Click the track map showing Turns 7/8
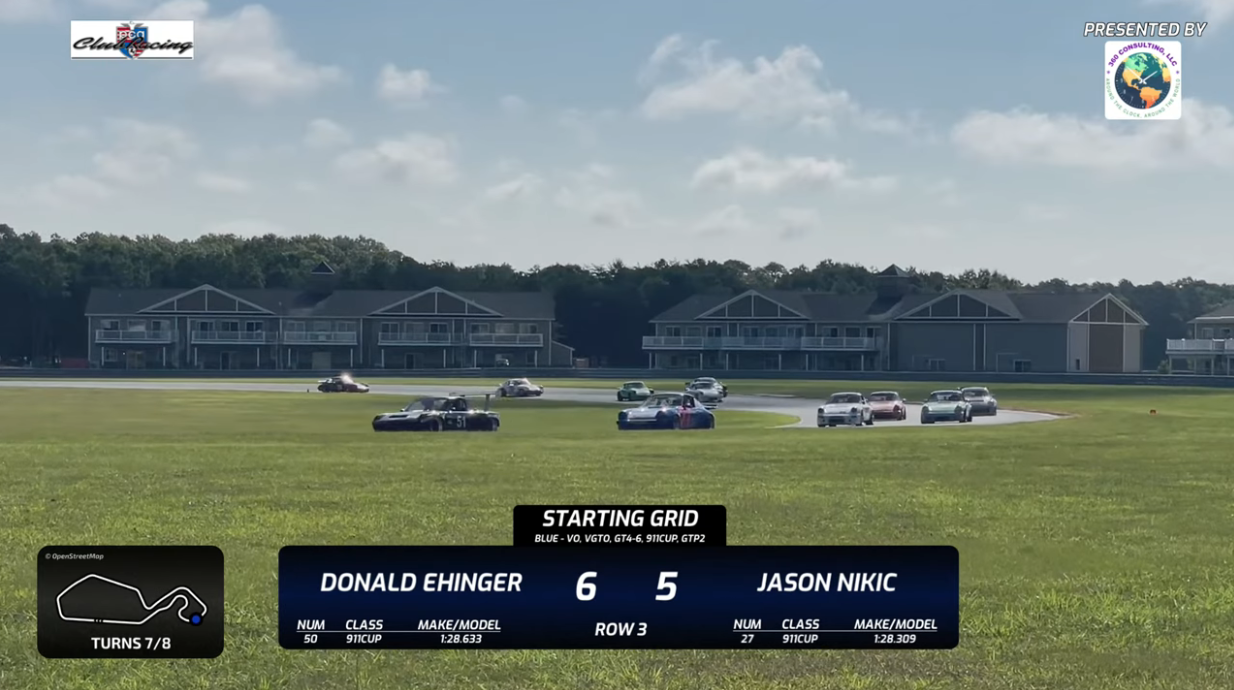This screenshot has width=1234, height=690. point(131,600)
